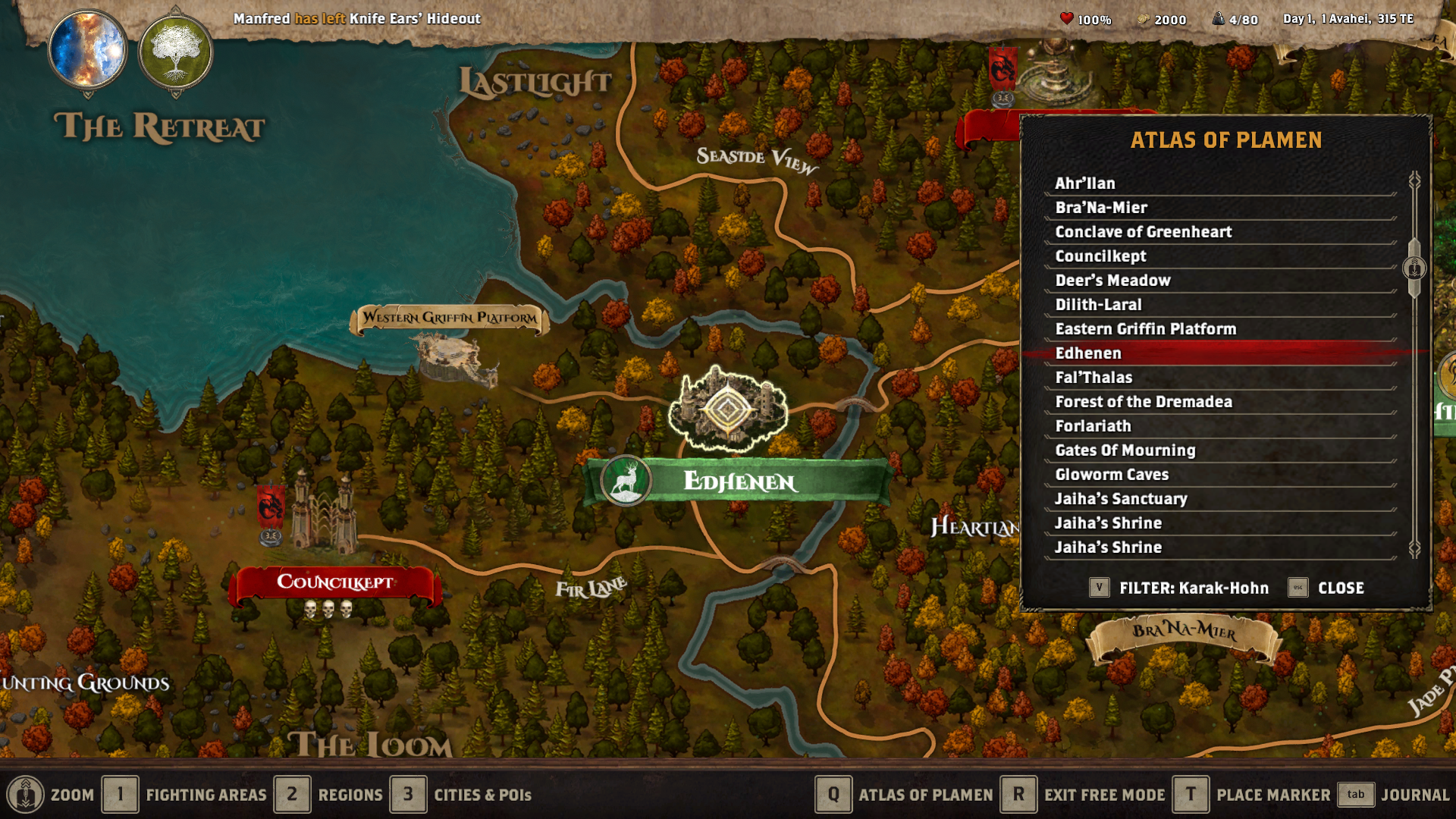
Task: Click the zoom icon in the bottom bar
Action: point(24,794)
